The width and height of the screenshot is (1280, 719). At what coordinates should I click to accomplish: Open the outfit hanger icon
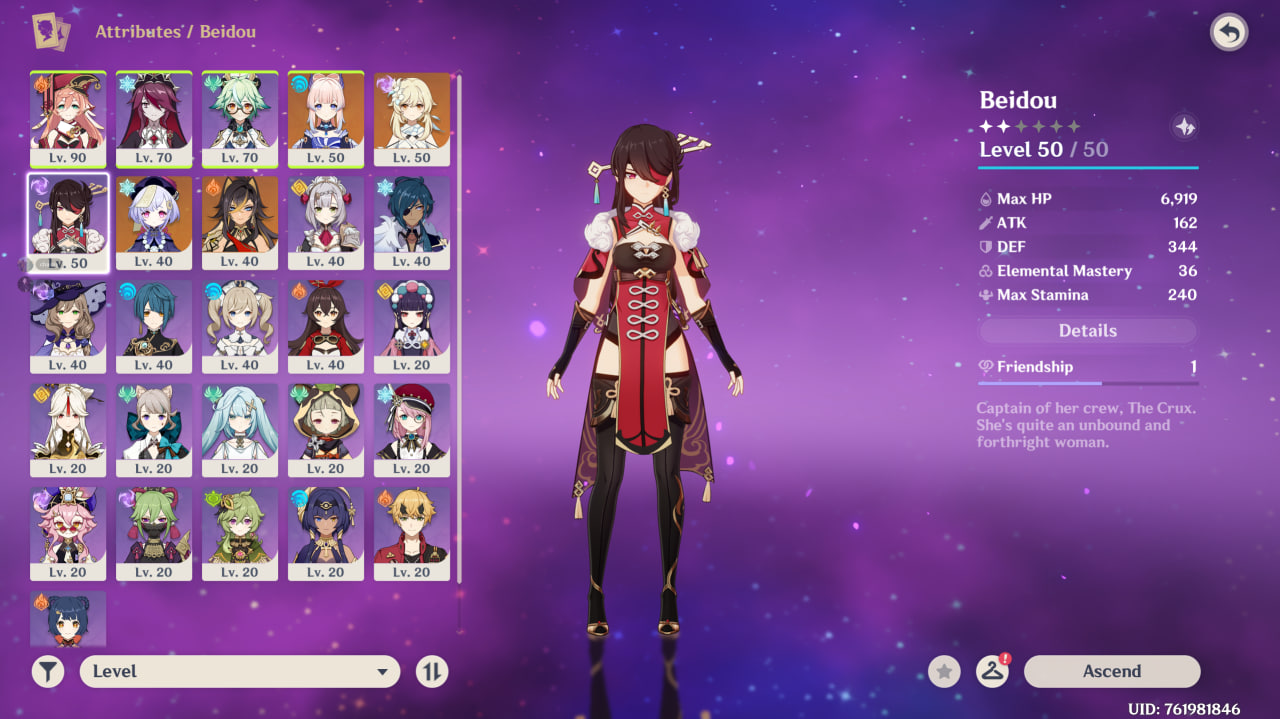(x=991, y=672)
